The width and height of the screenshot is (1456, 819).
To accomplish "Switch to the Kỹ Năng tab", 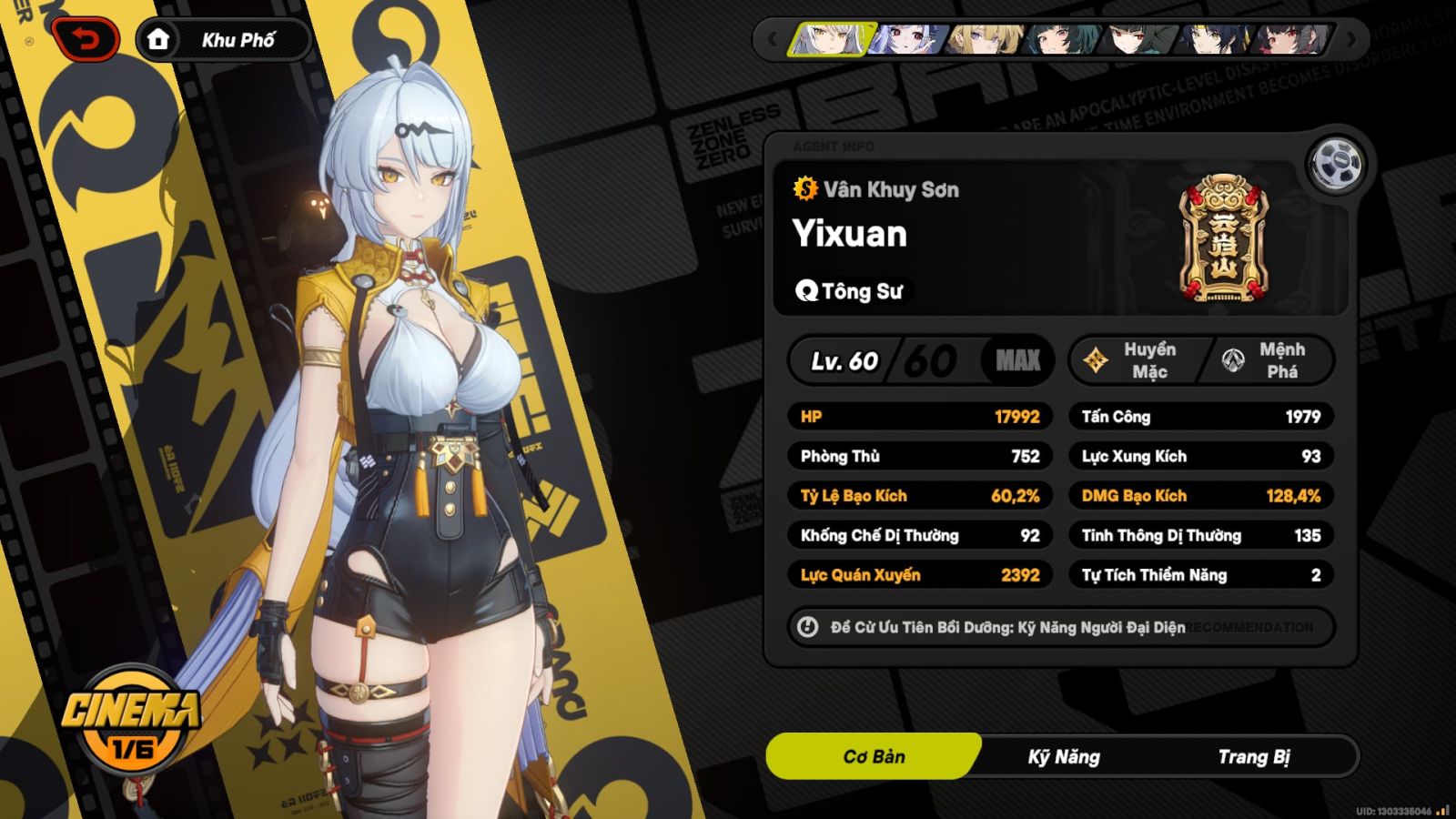I will [1064, 757].
